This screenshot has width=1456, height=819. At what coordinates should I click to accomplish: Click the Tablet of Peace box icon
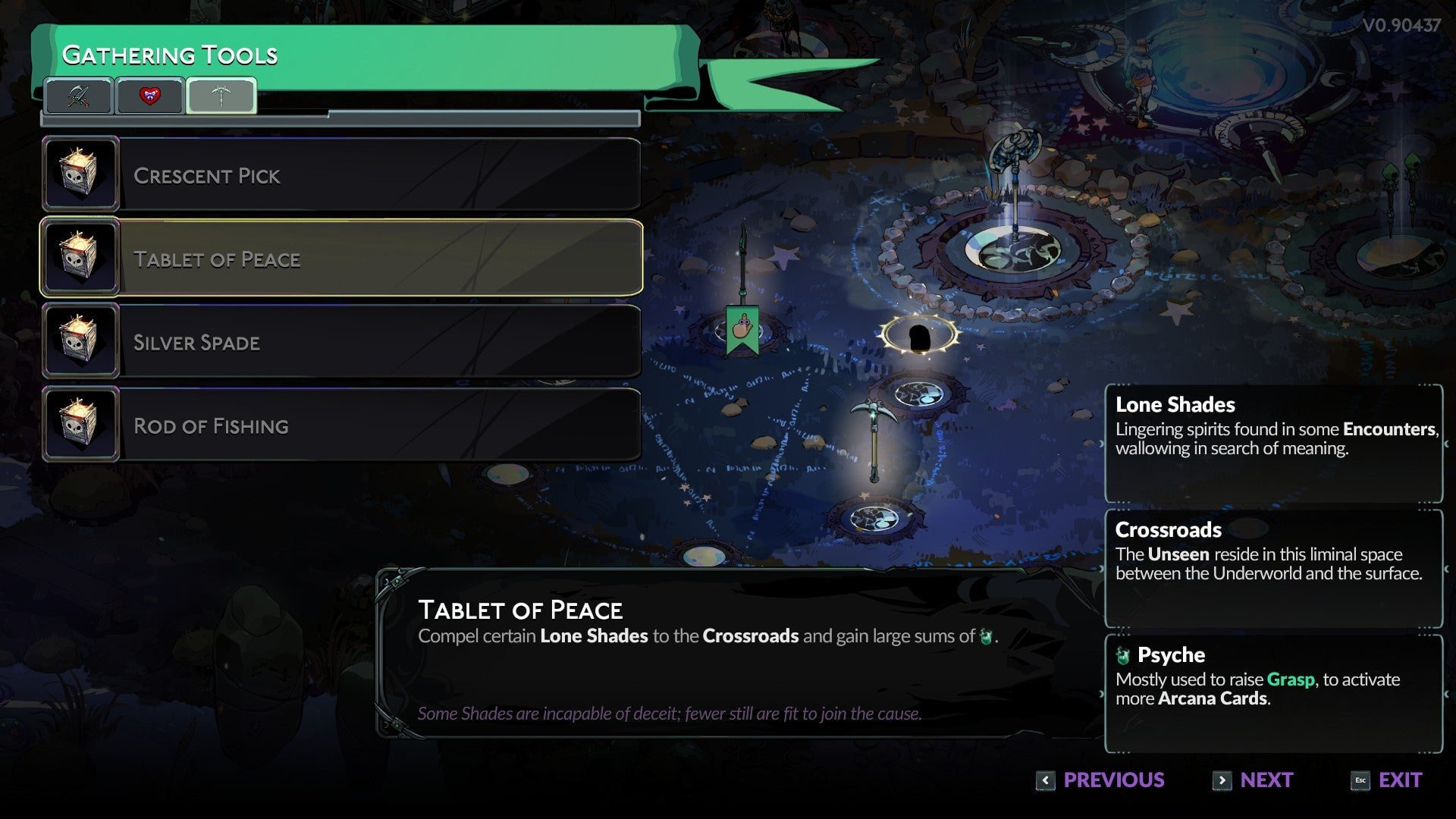pos(80,257)
